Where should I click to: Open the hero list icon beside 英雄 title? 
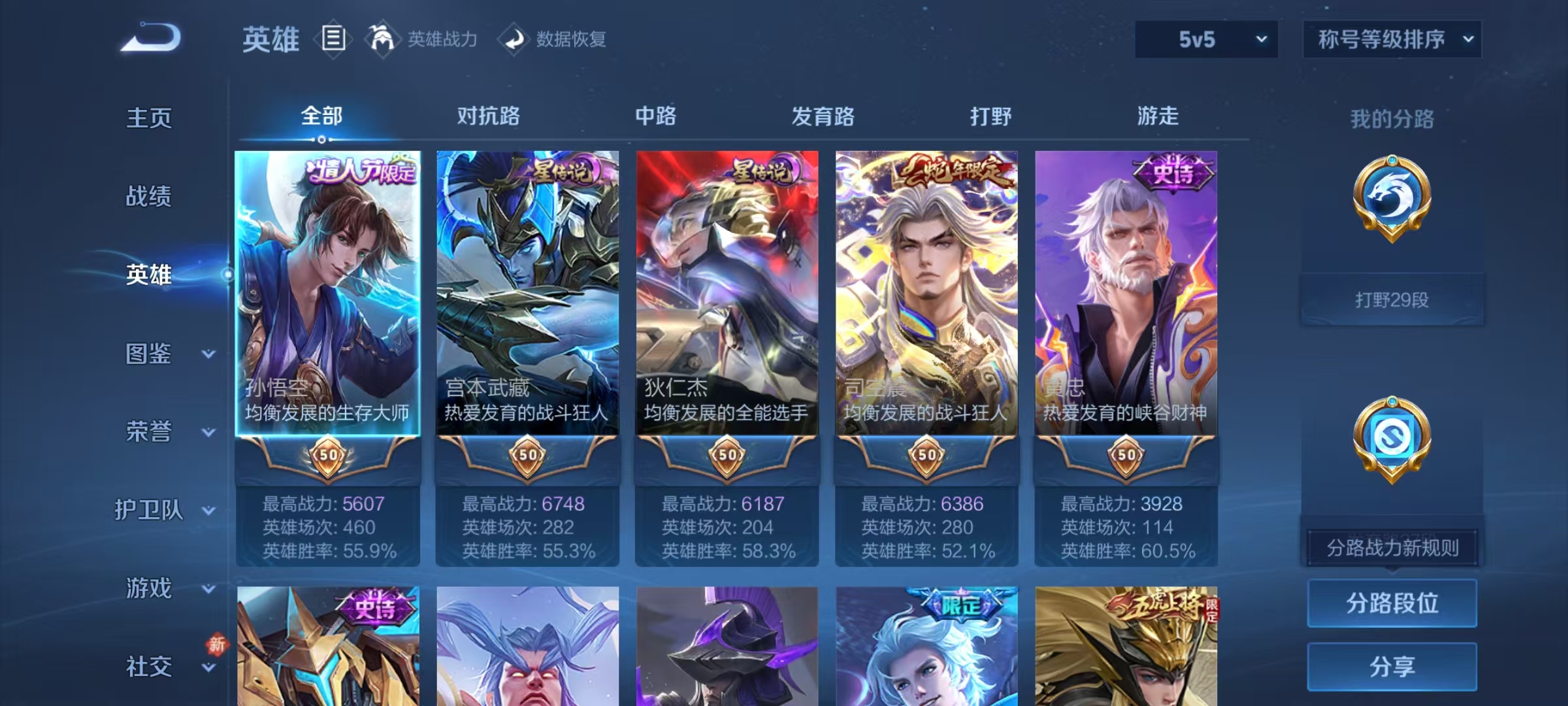[x=333, y=39]
